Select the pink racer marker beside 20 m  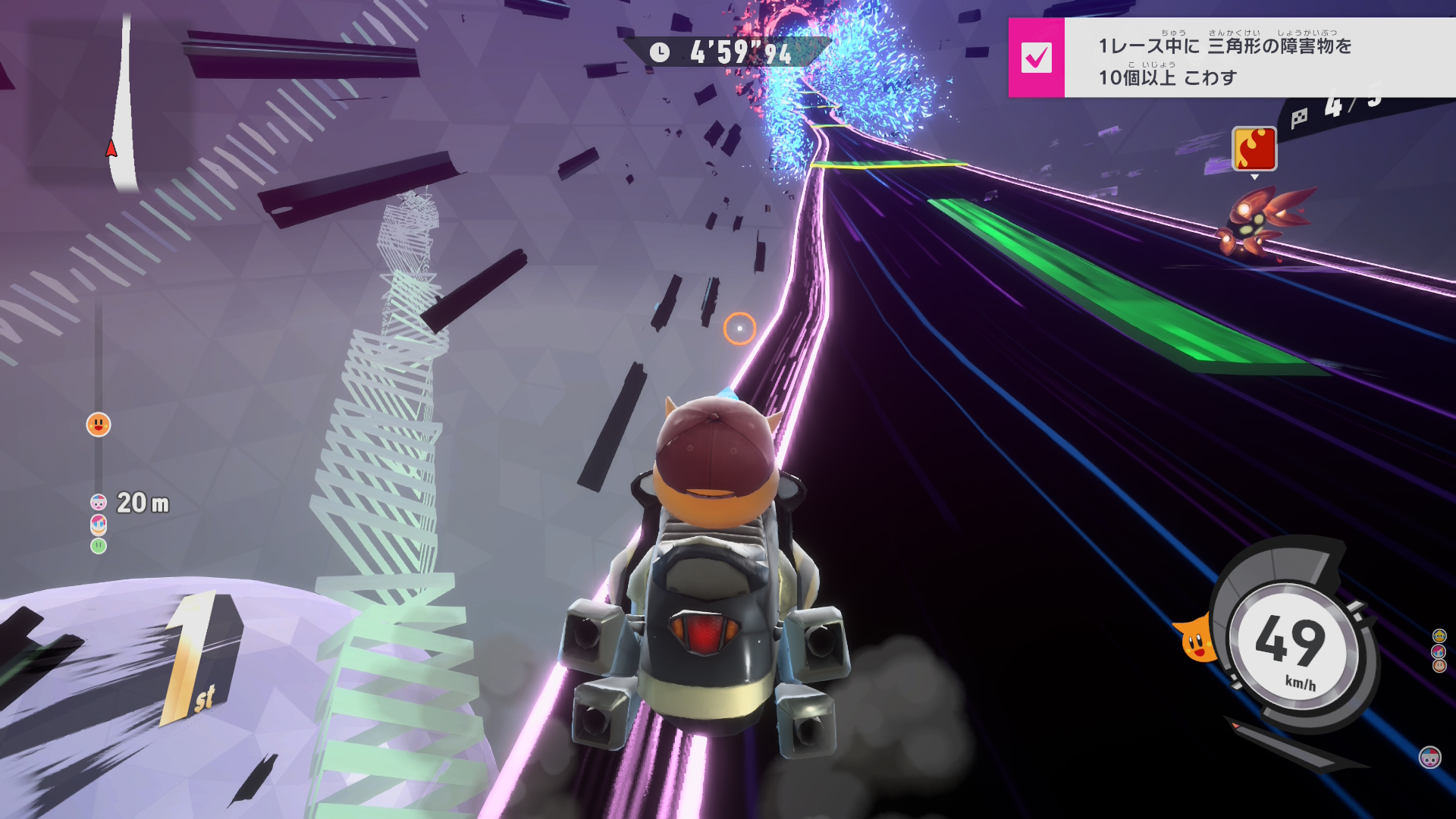pos(99,503)
